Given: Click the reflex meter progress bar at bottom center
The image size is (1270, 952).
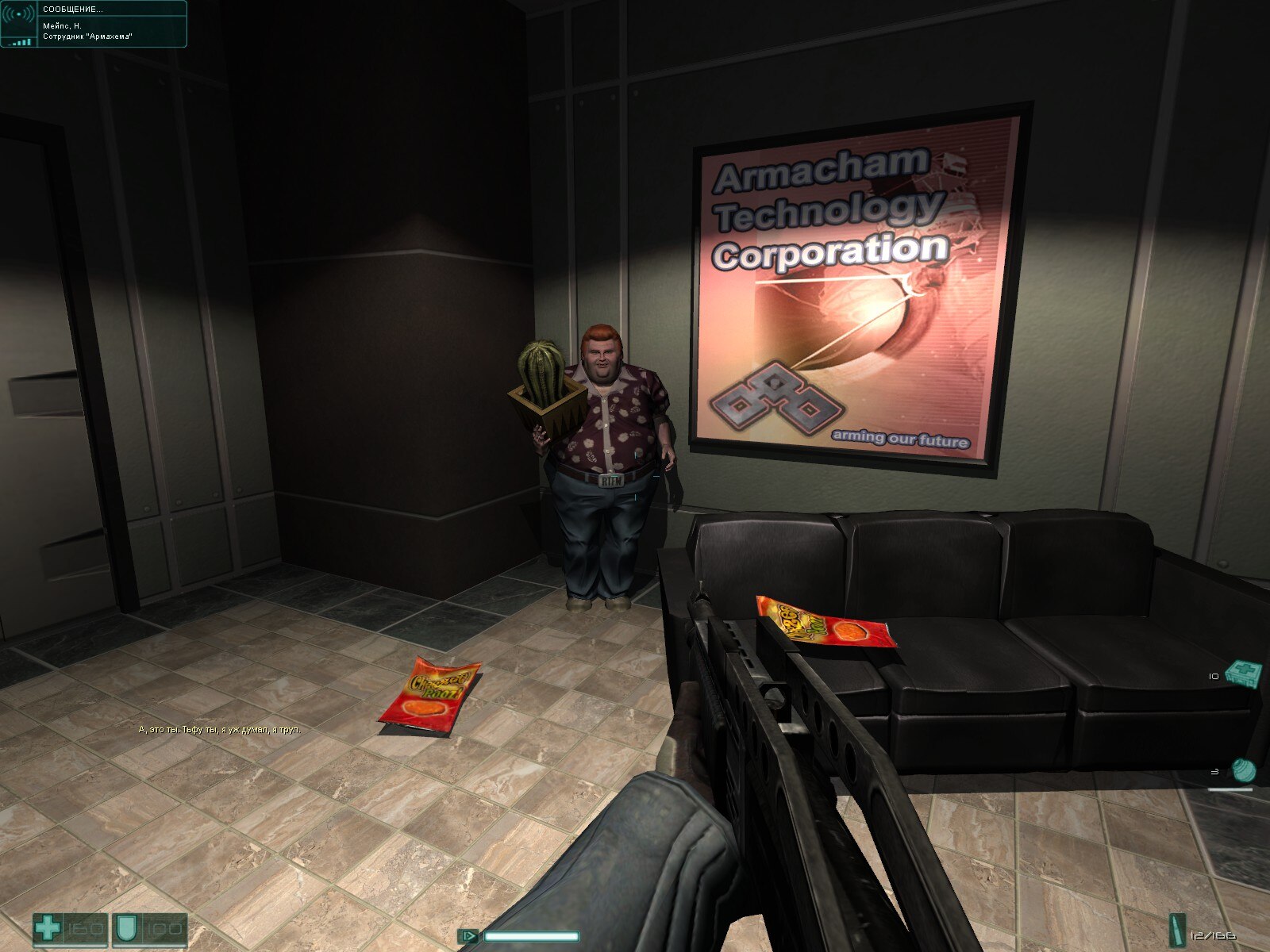Looking at the screenshot, I should coord(532,937).
